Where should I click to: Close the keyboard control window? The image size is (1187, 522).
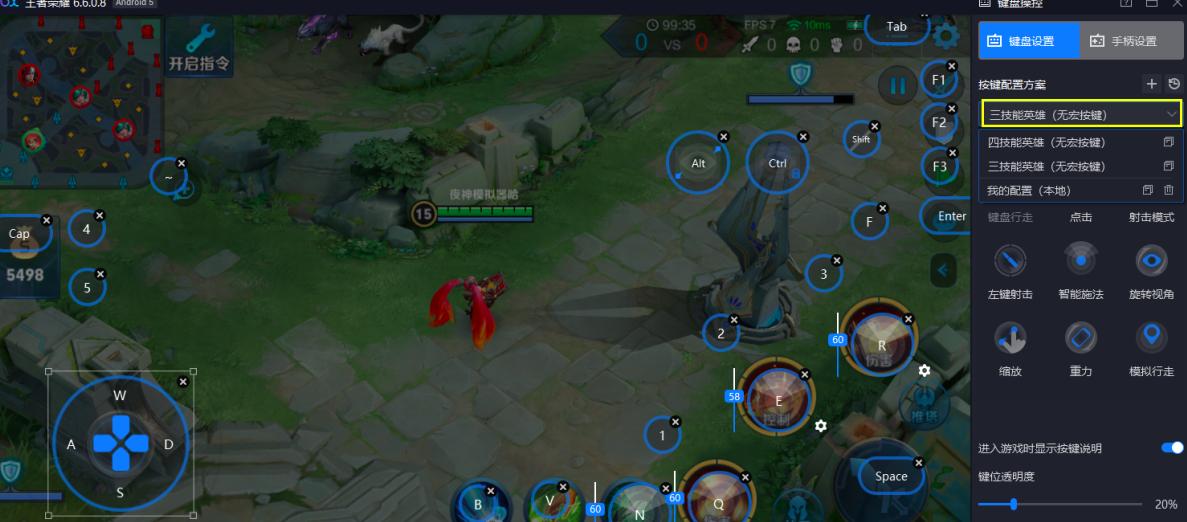[1175, 5]
